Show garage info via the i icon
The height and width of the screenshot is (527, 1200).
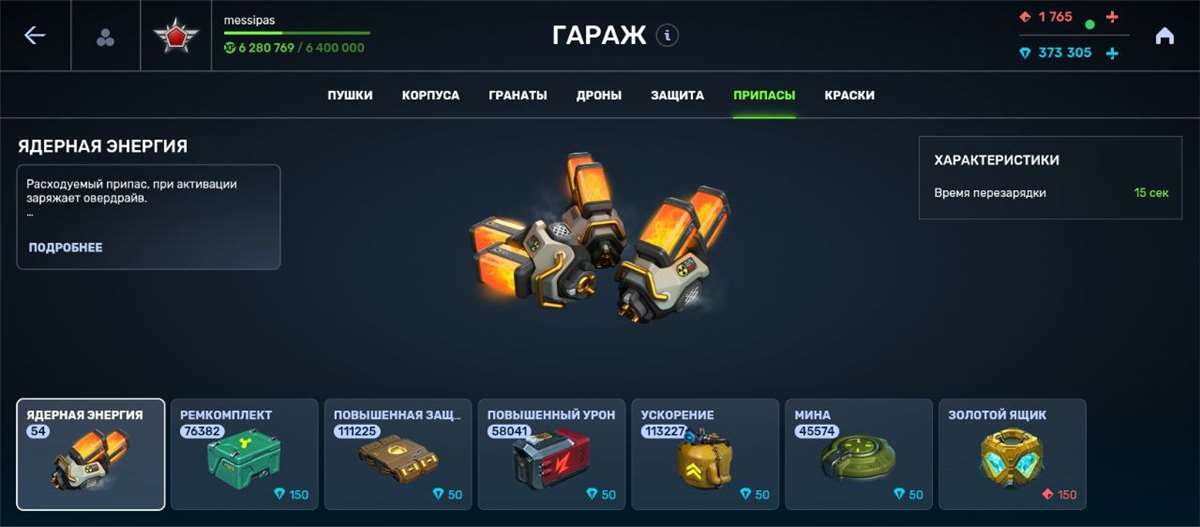point(667,36)
